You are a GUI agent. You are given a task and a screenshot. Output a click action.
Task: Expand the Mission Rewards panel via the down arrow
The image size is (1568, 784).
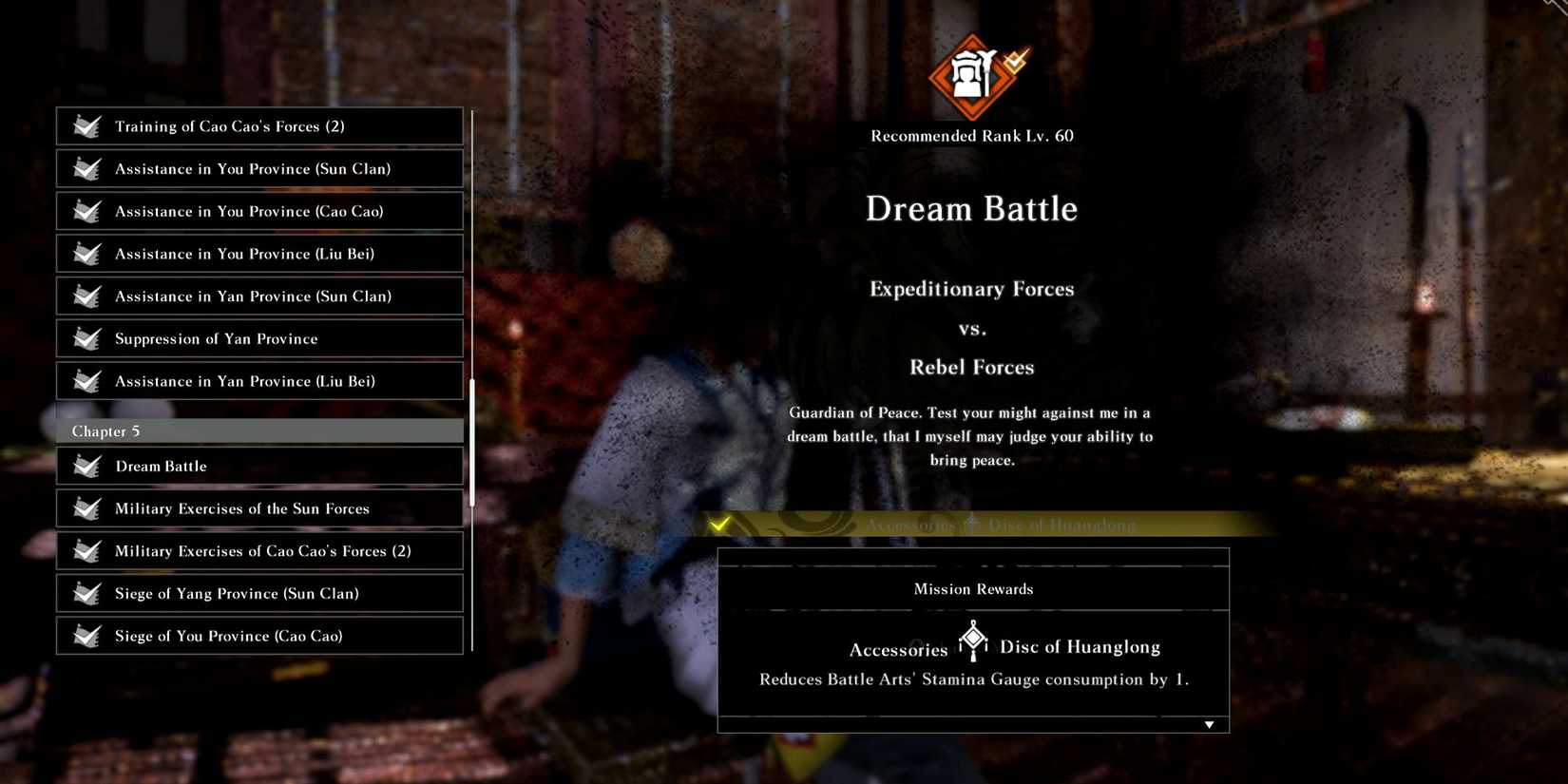point(1209,723)
